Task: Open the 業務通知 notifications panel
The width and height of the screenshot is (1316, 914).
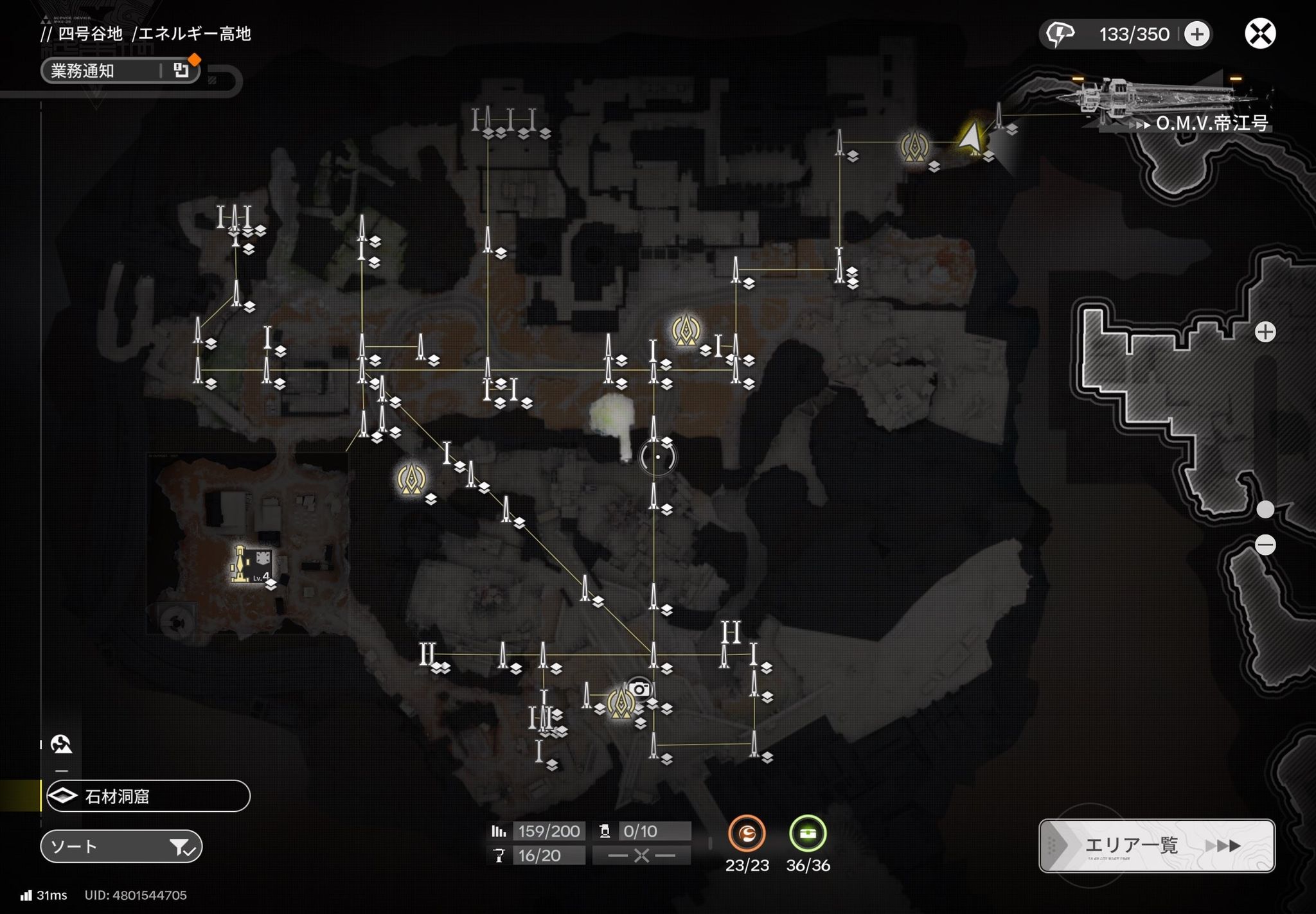Action: pos(120,71)
